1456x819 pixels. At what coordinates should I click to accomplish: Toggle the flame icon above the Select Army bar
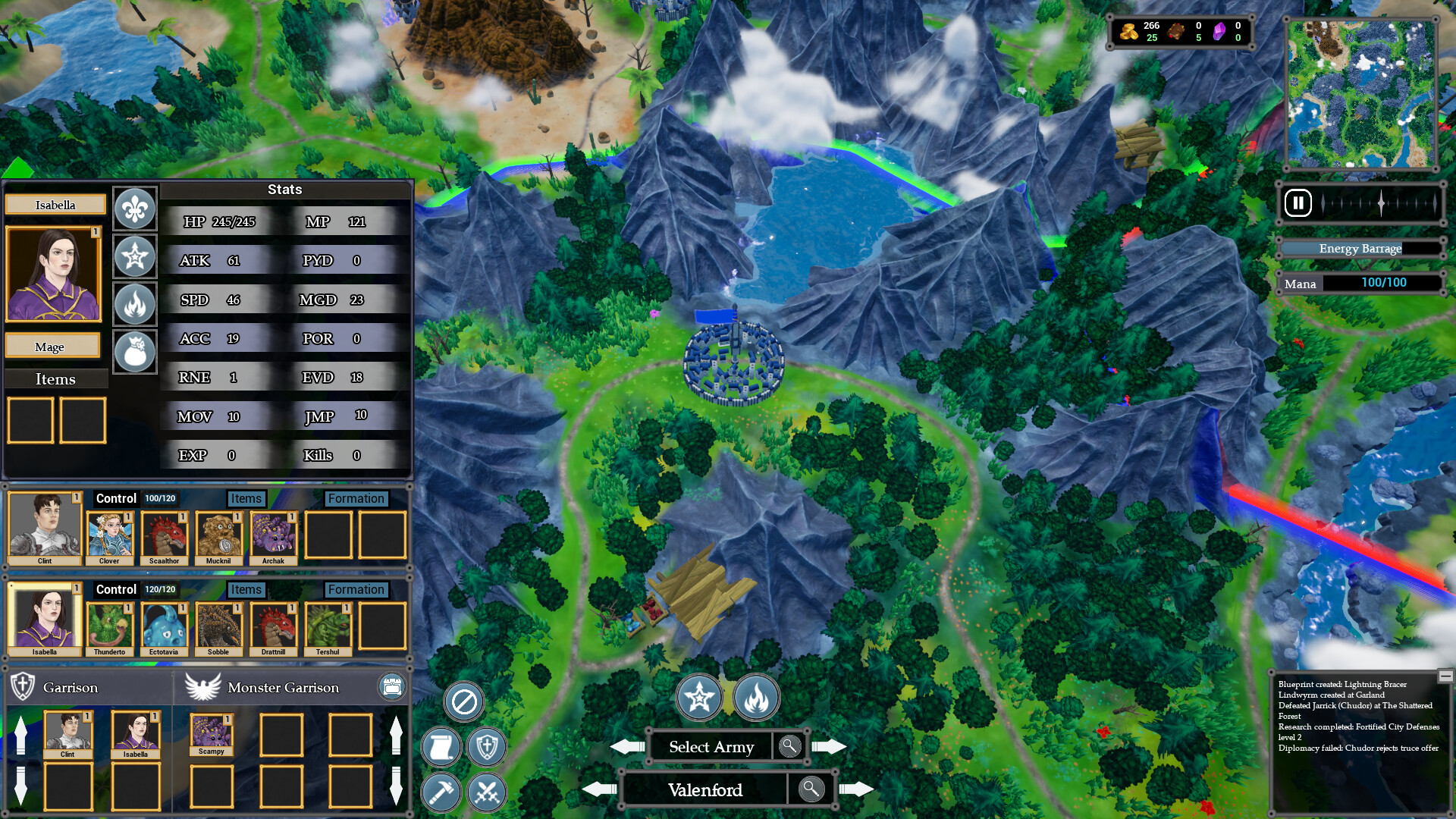(x=755, y=698)
